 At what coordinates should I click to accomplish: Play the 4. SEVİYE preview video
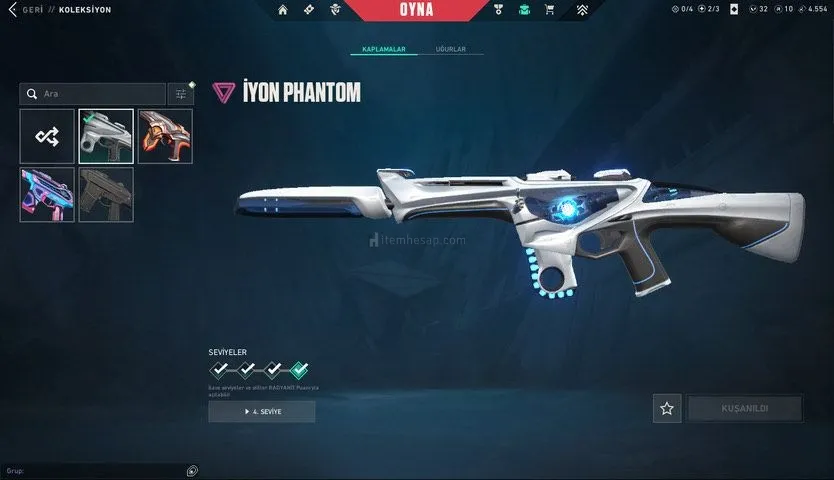tap(262, 412)
